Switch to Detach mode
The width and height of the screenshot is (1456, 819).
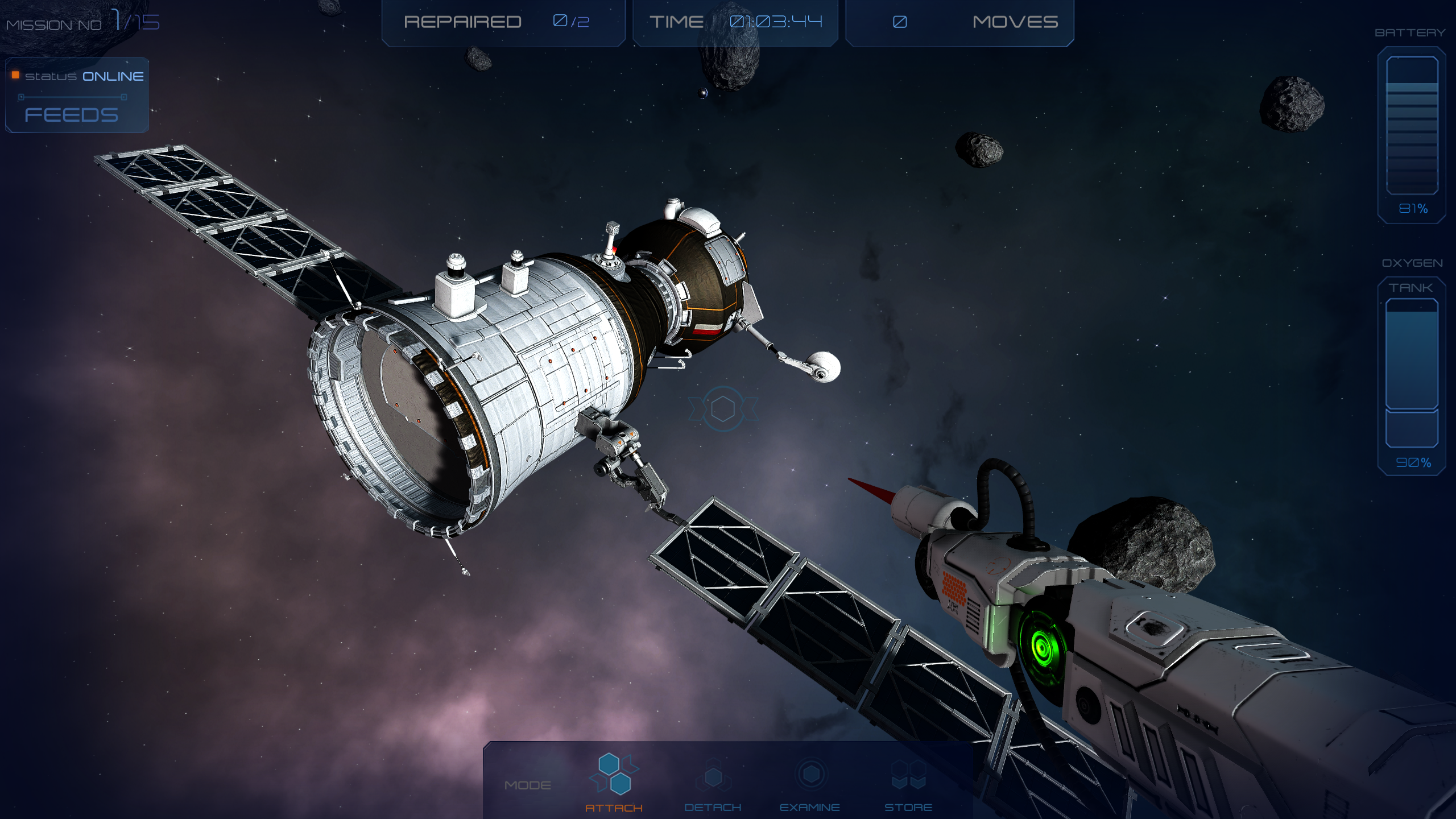(x=713, y=783)
